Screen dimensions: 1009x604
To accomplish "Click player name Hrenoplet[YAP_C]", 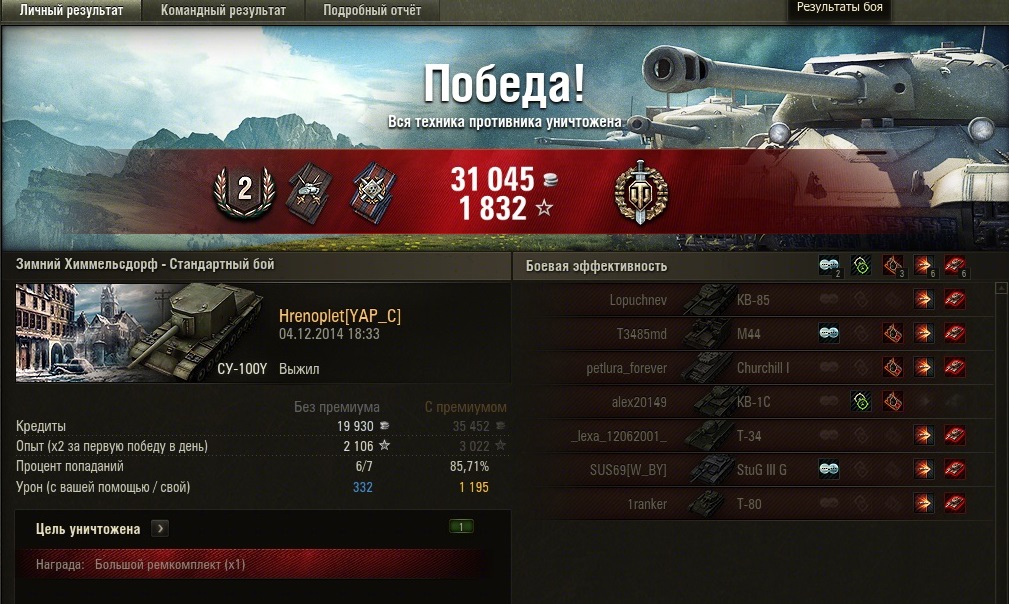I will (x=340, y=316).
